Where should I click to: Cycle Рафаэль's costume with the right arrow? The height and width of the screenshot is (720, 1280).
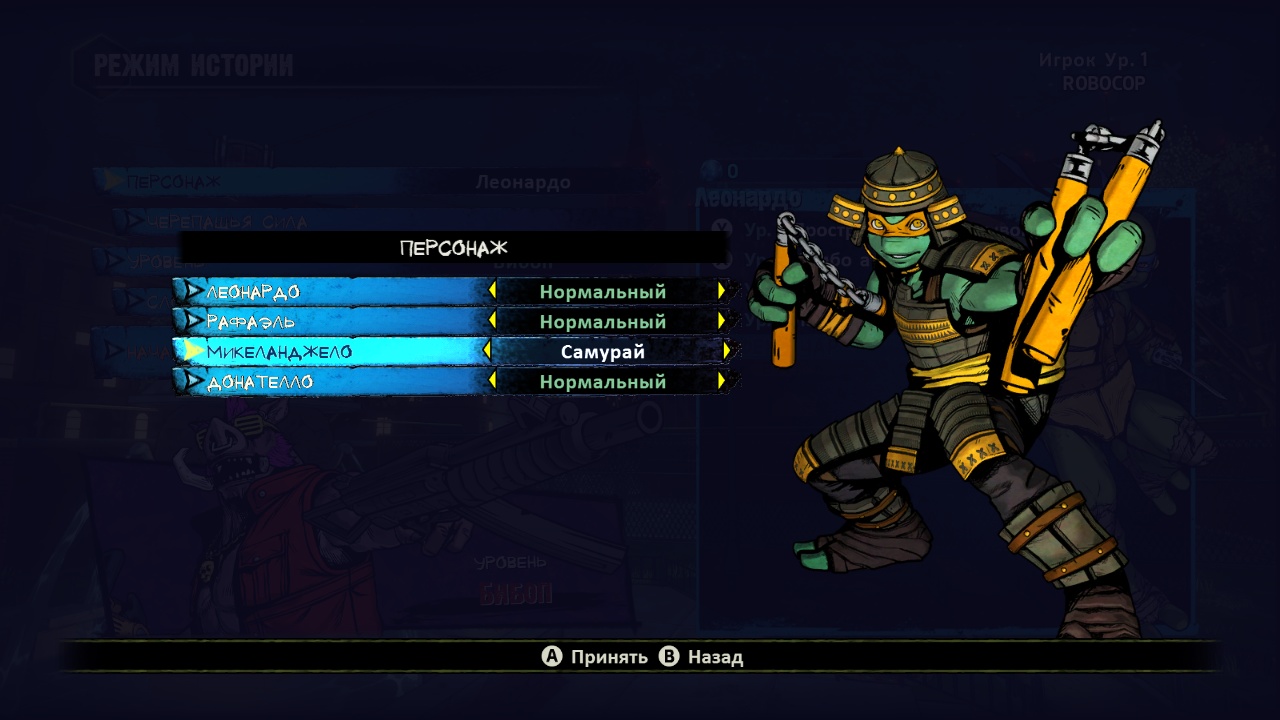(721, 322)
